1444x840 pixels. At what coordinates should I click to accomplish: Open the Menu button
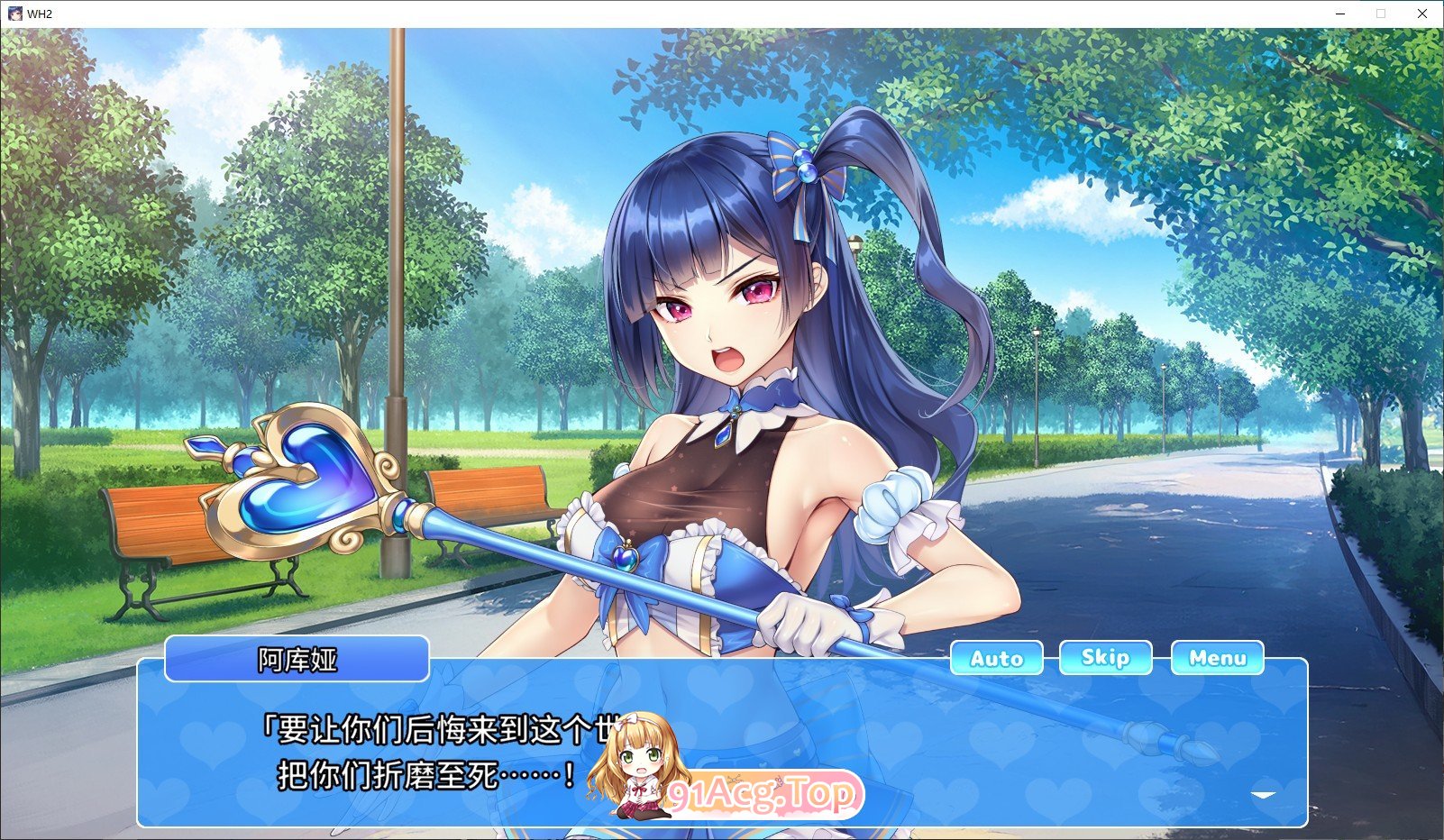coord(1217,658)
